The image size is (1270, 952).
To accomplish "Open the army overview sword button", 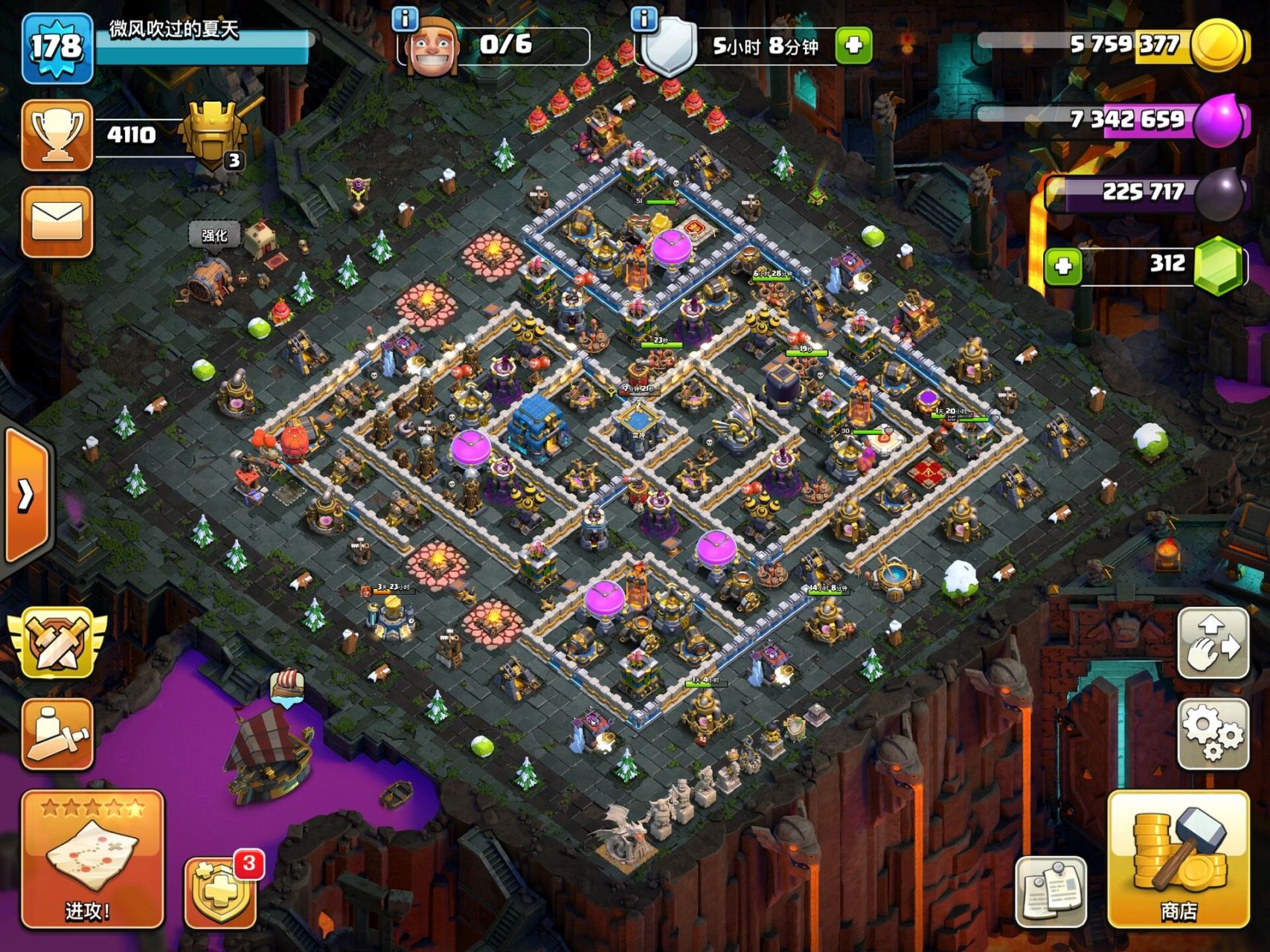I will [x=57, y=733].
